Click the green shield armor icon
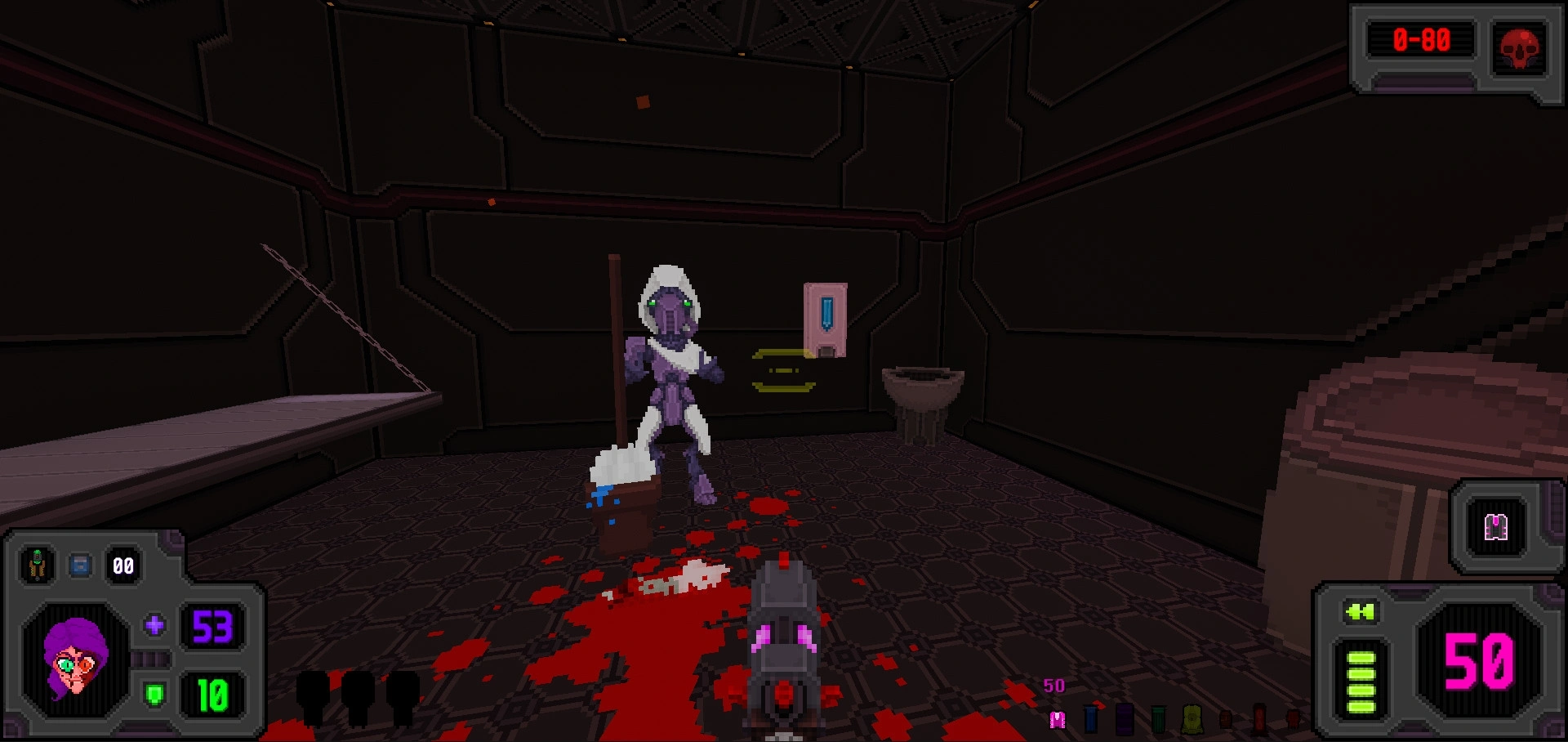Viewport: 1568px width, 742px height. coord(154,695)
